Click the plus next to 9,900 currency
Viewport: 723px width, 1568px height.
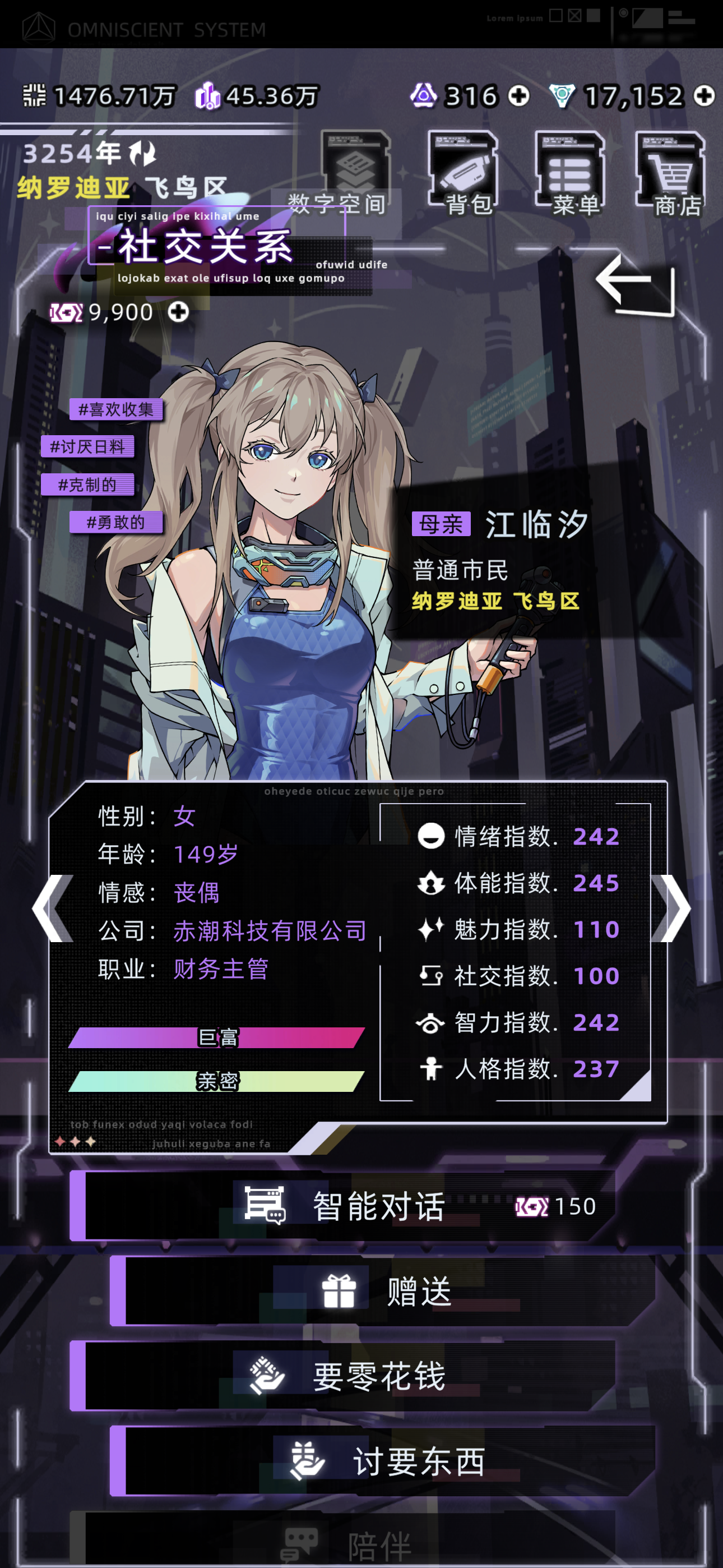[x=178, y=312]
